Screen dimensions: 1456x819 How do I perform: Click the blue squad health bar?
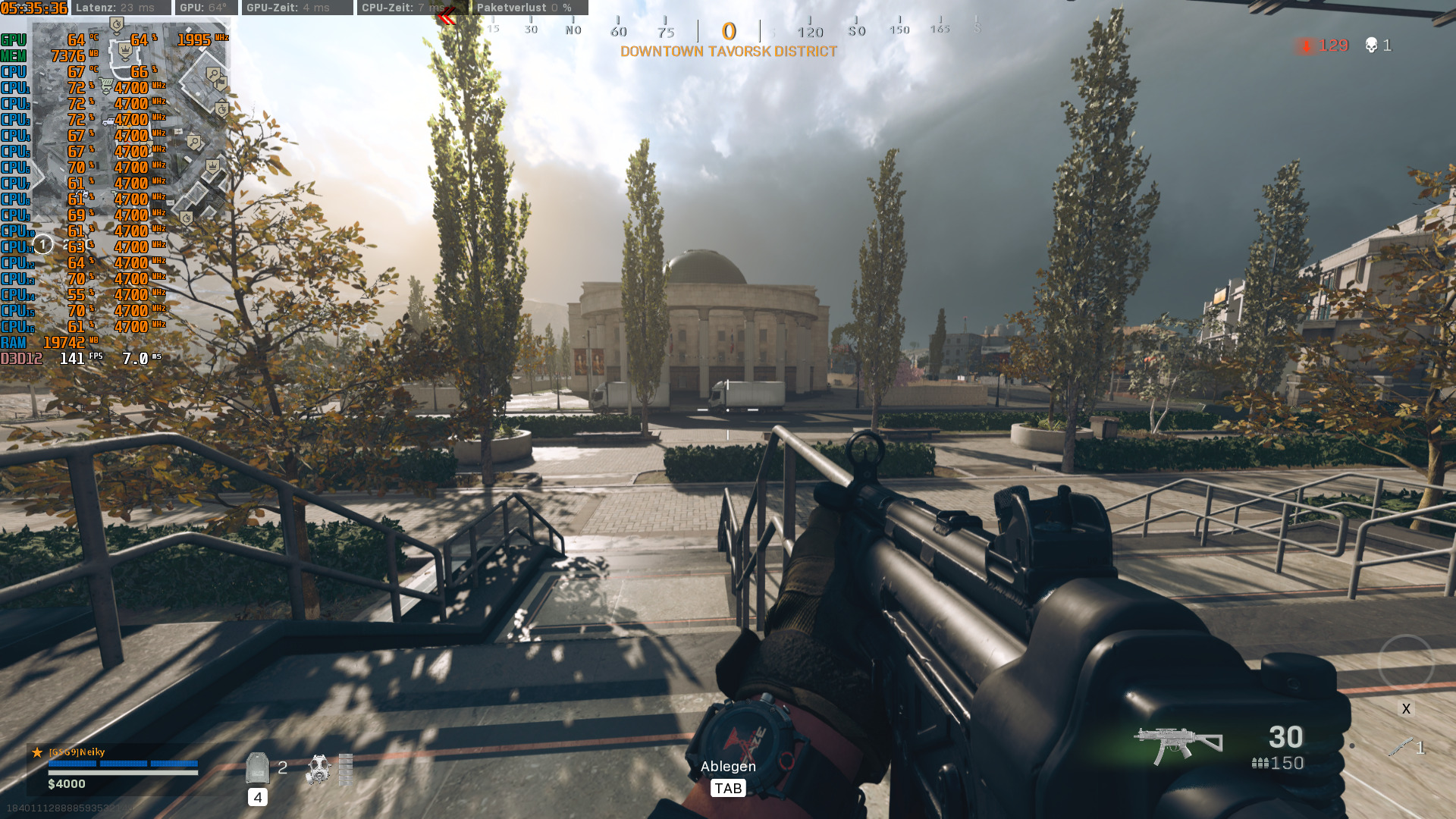(x=125, y=765)
